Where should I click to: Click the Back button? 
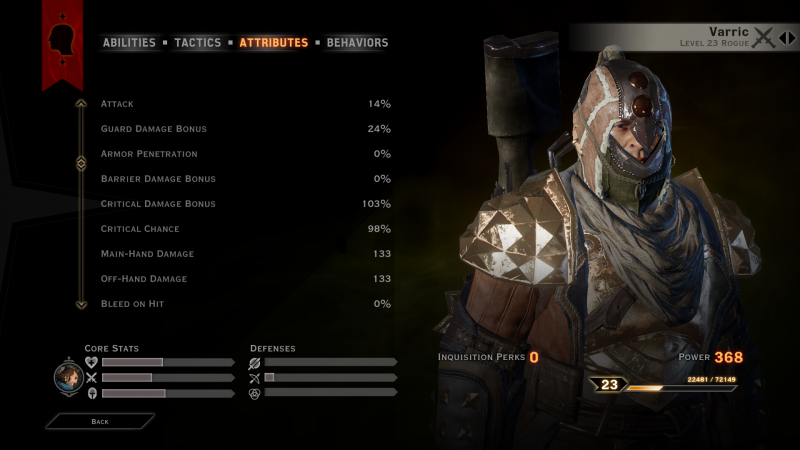(100, 422)
